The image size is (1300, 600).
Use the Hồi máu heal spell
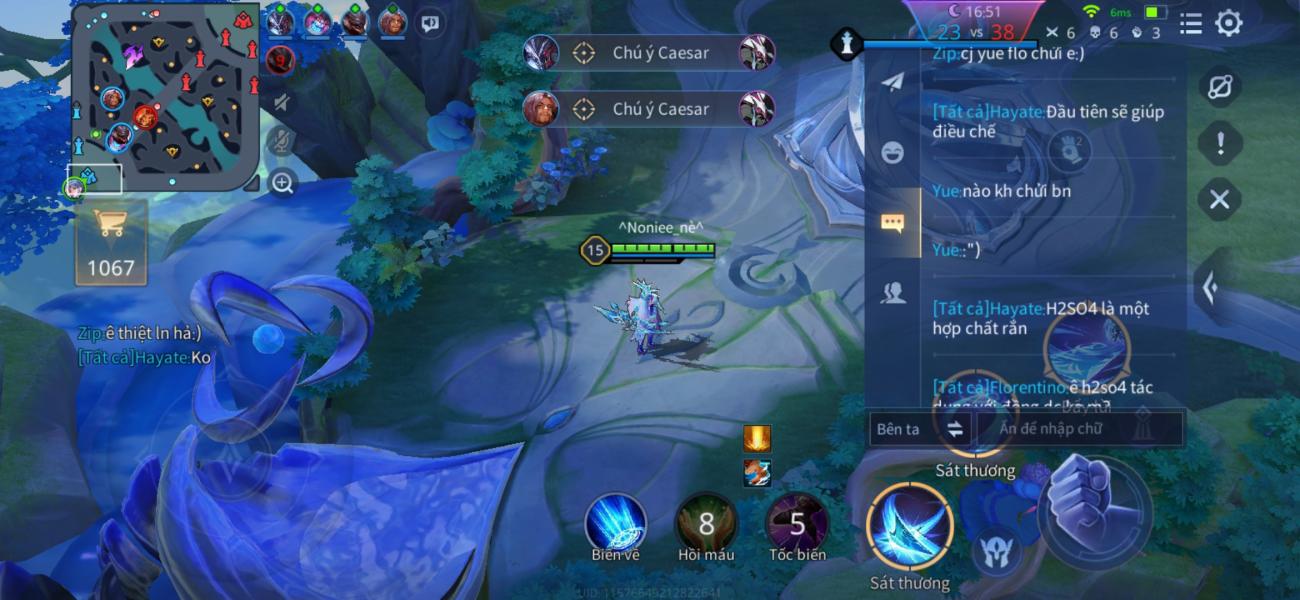(706, 523)
